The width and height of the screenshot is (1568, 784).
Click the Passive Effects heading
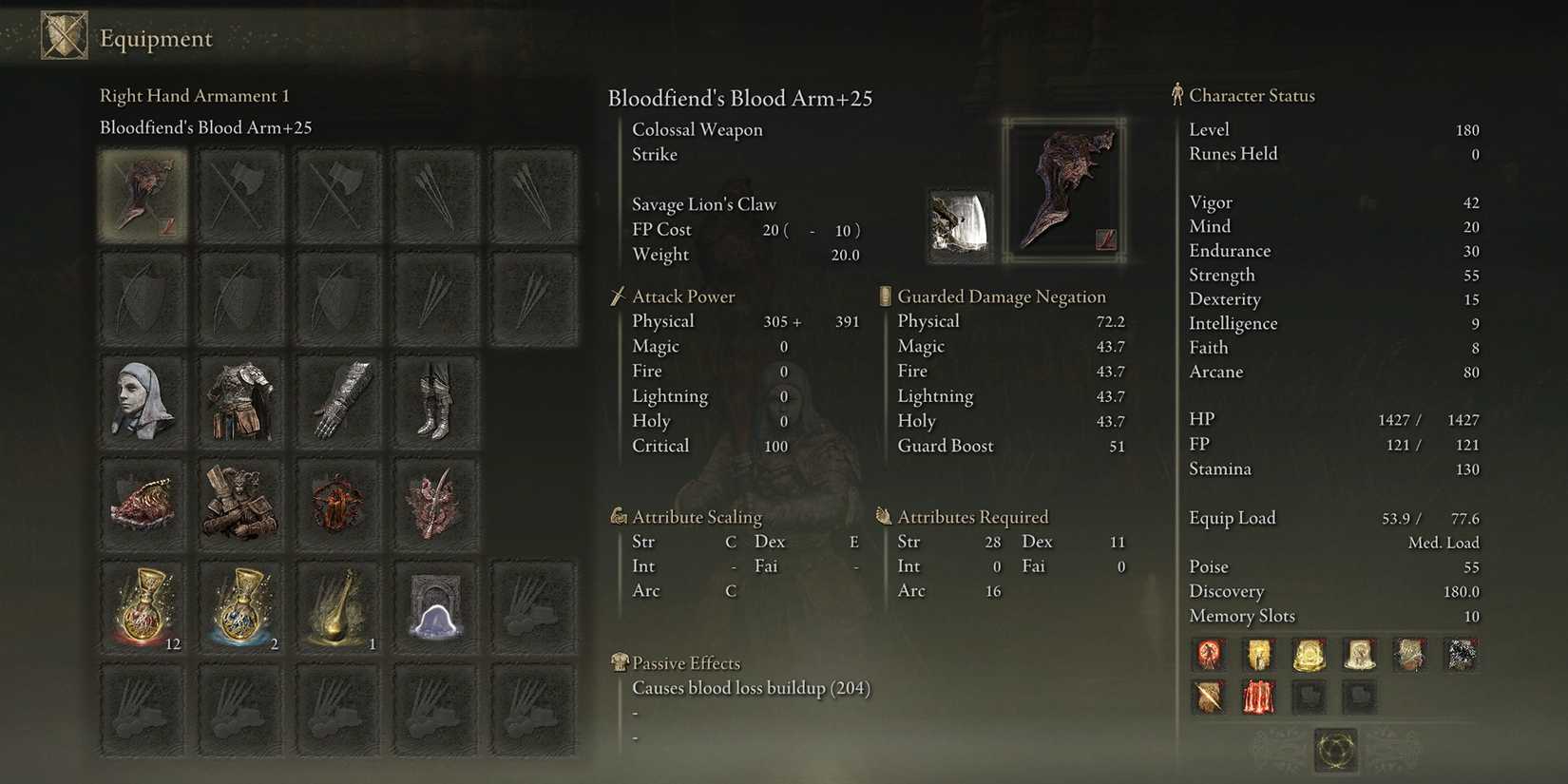pos(686,662)
